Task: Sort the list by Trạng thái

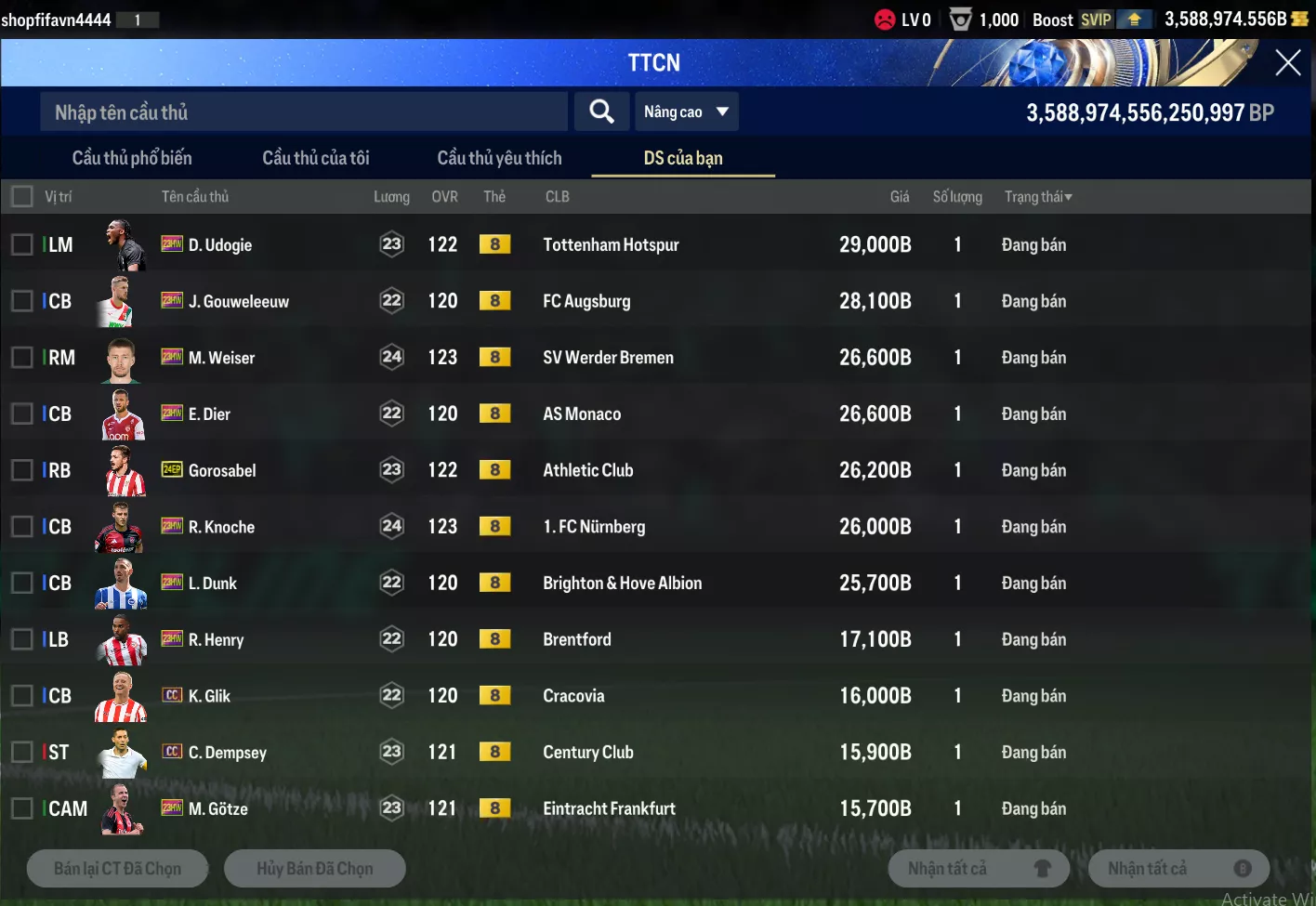Action: [1038, 197]
